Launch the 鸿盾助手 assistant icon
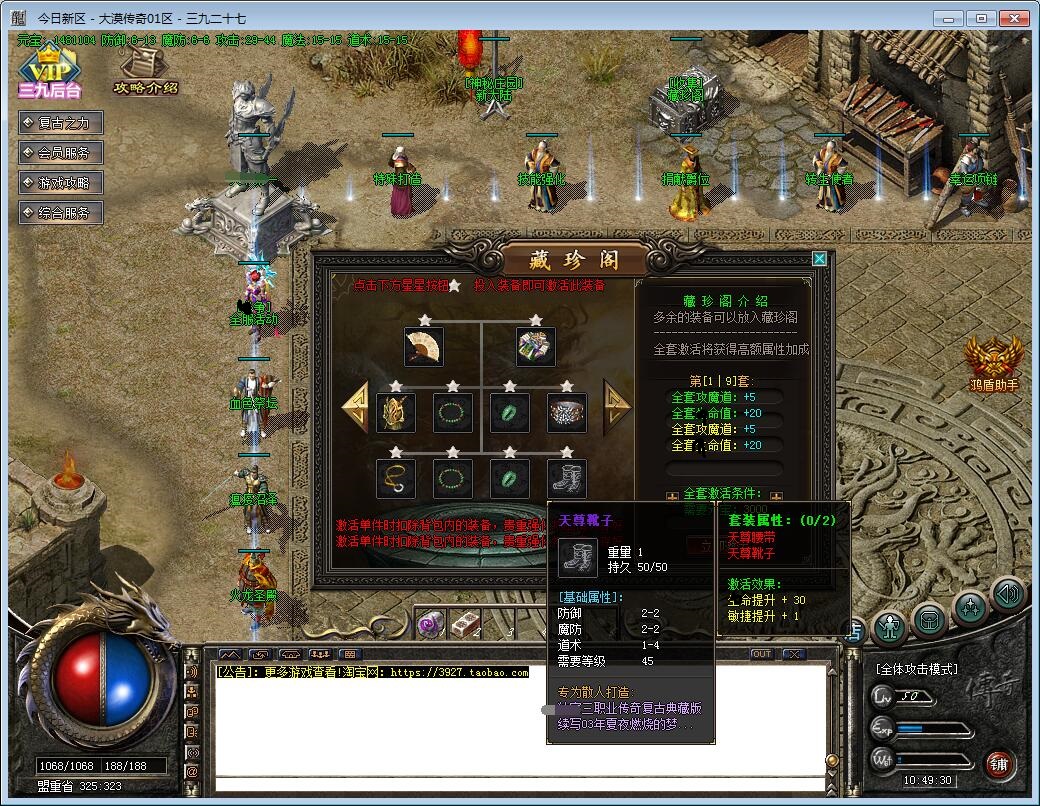Screen dimensions: 1040x806 click(993, 362)
